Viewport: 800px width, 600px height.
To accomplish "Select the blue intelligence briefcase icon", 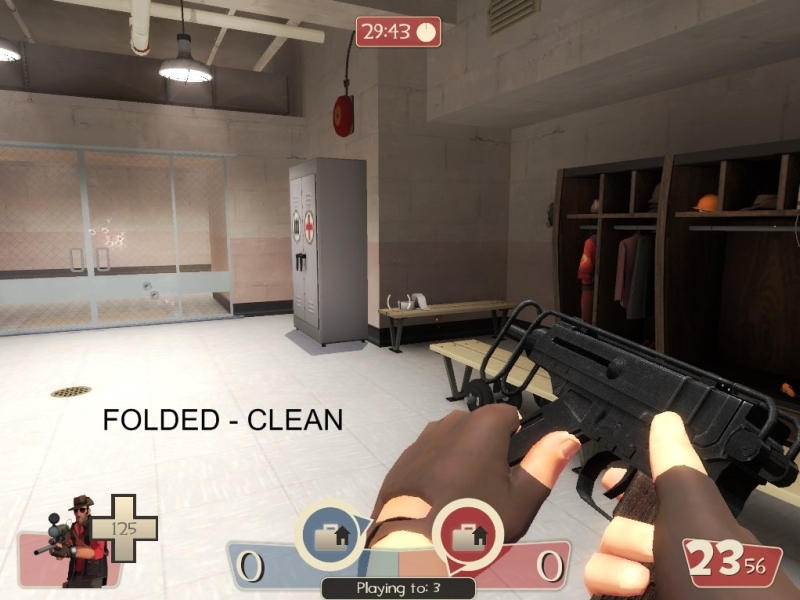I will tap(330, 535).
